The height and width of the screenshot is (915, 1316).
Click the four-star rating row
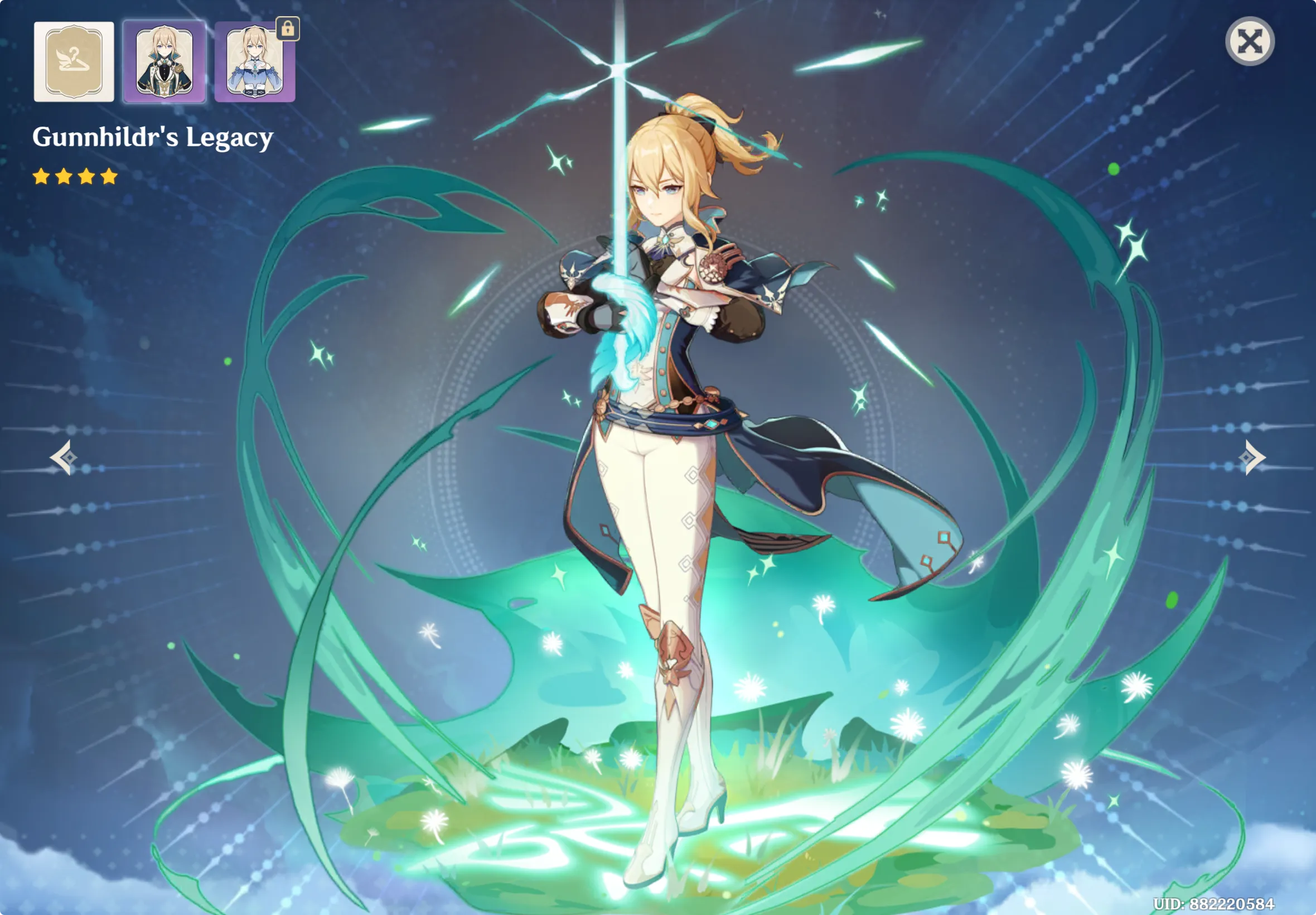tap(76, 177)
